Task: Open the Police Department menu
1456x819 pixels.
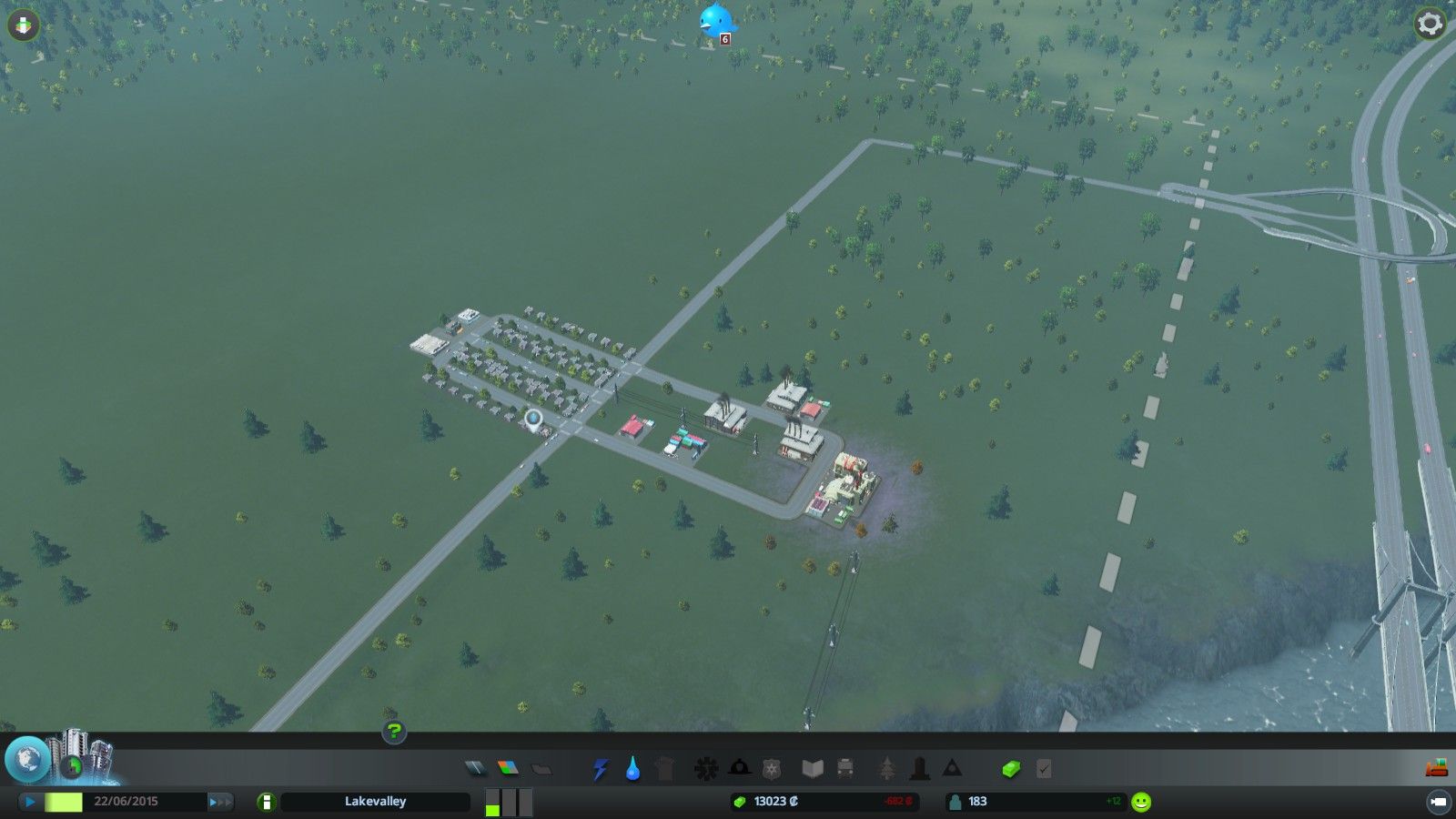Action: 770,769
